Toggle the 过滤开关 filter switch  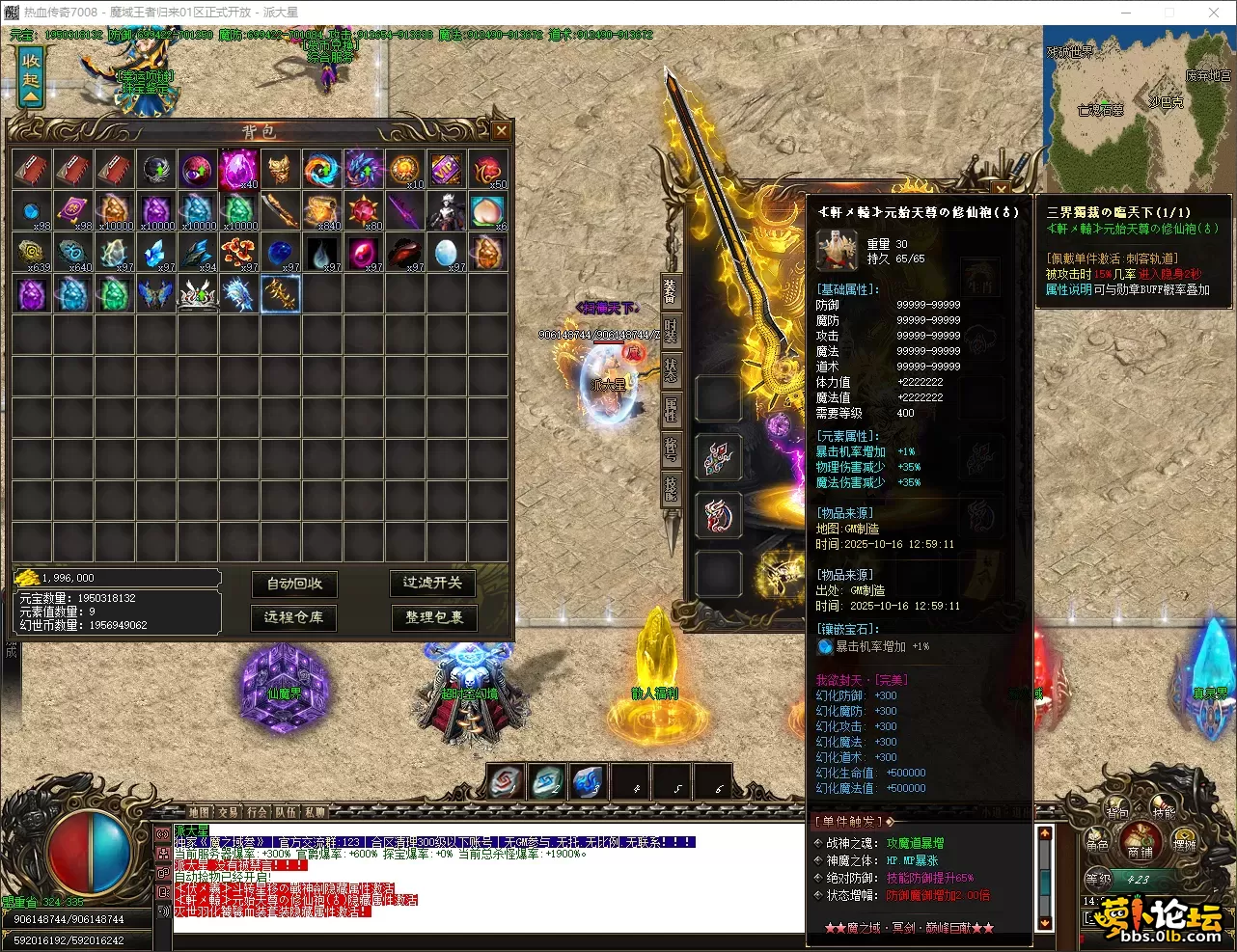click(x=432, y=583)
